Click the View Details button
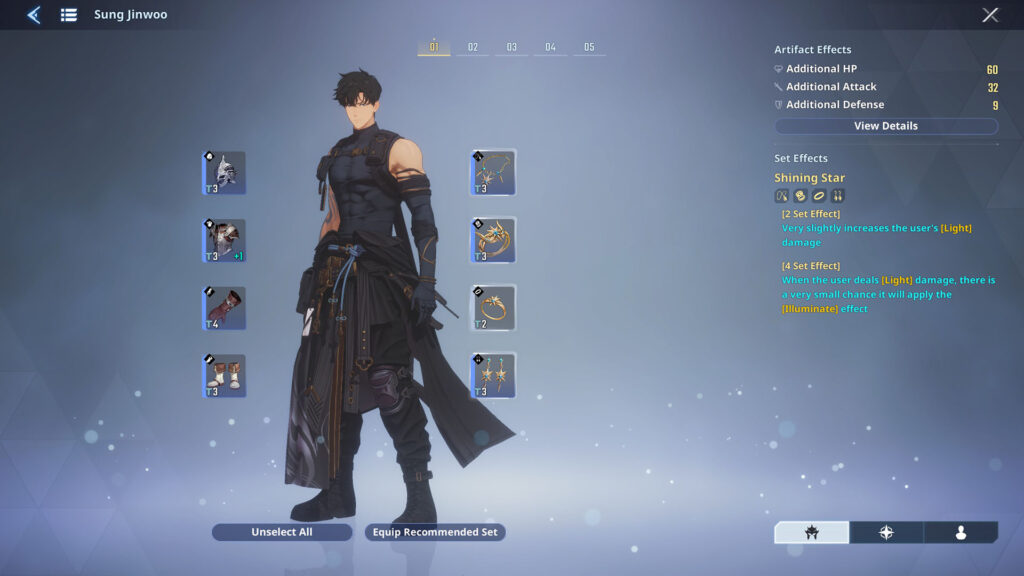Image resolution: width=1024 pixels, height=576 pixels. [x=886, y=126]
